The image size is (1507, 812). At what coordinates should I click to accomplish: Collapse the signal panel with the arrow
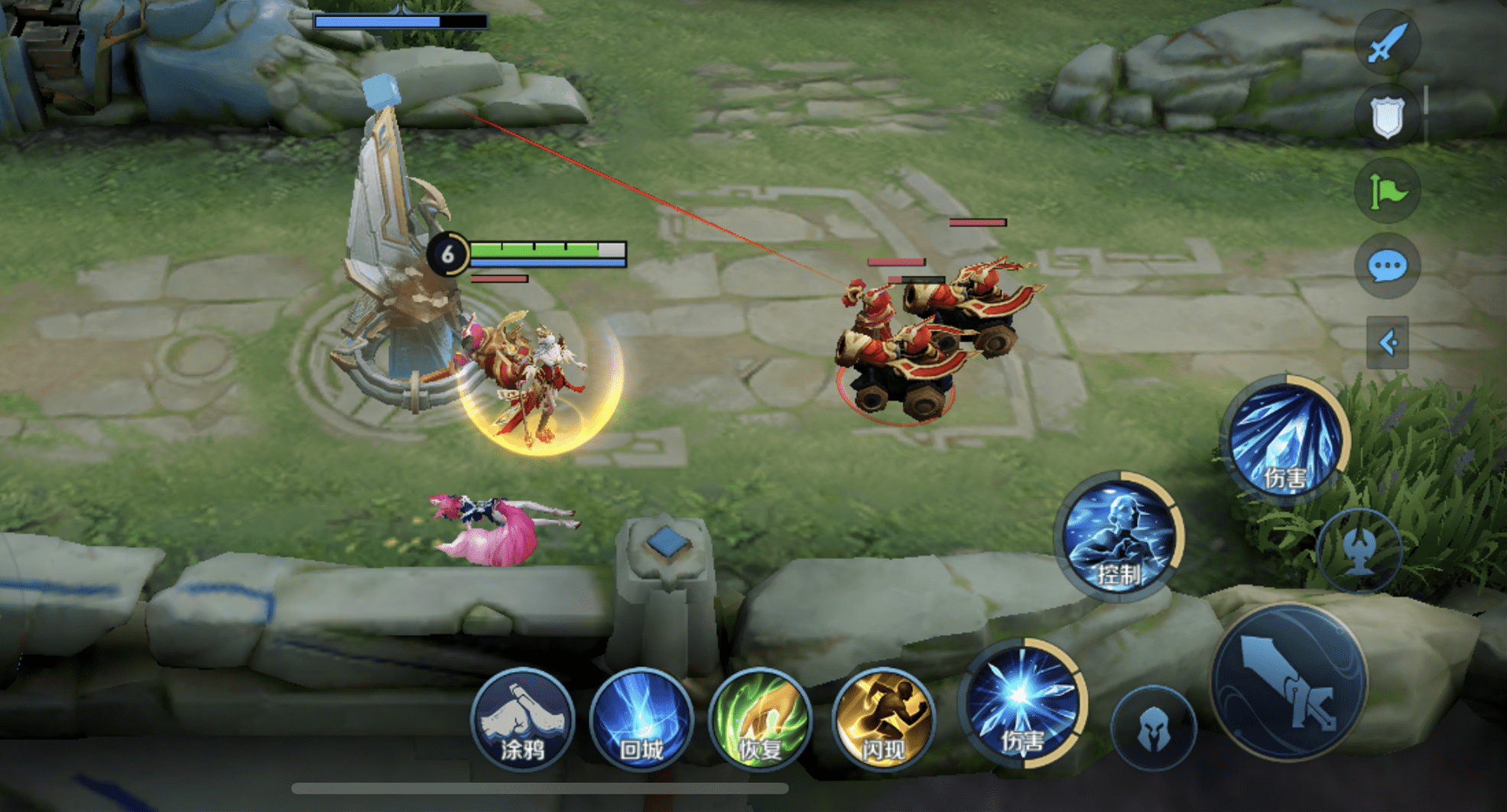(1387, 342)
